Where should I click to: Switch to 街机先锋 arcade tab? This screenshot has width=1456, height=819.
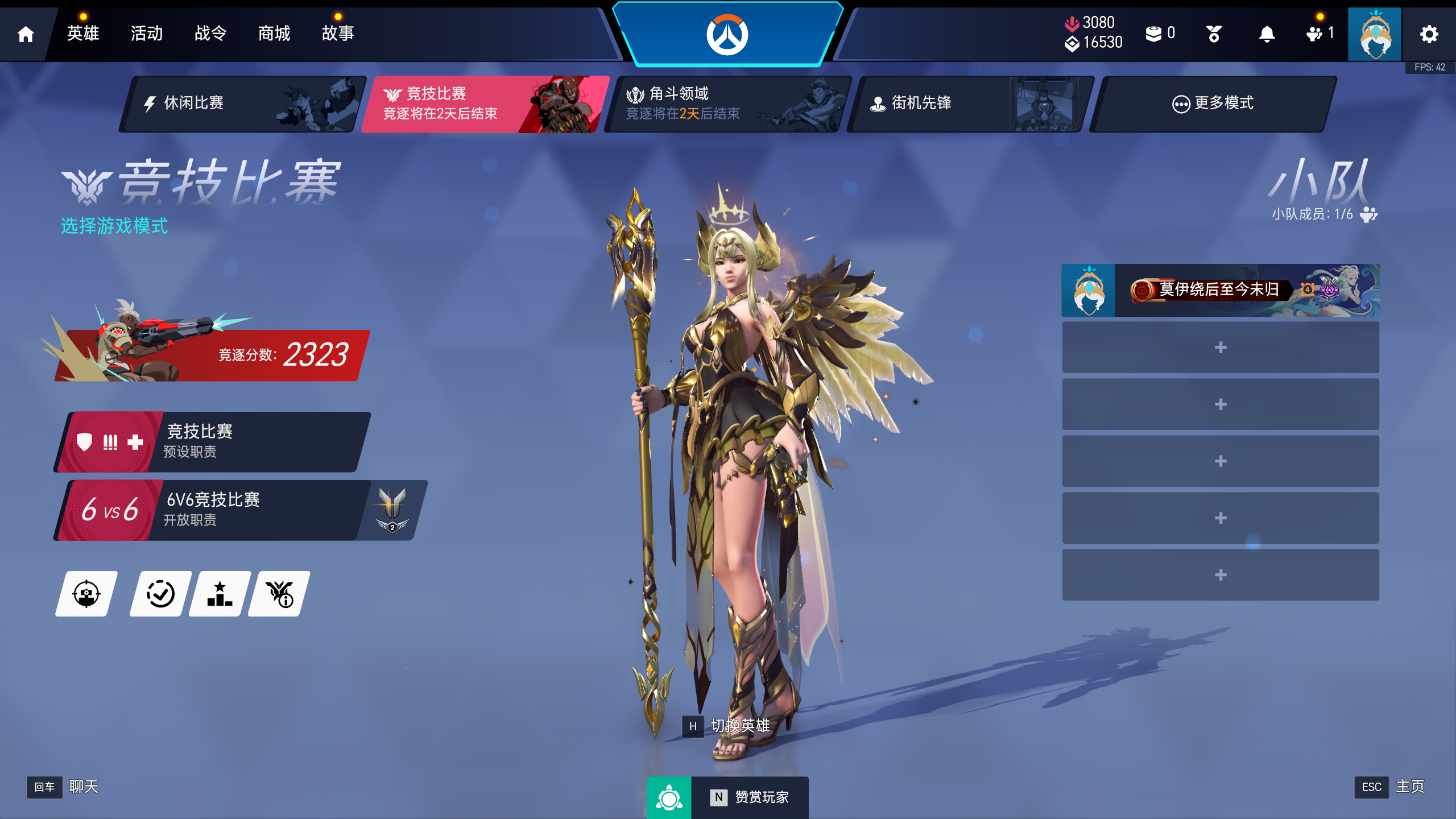pos(970,104)
